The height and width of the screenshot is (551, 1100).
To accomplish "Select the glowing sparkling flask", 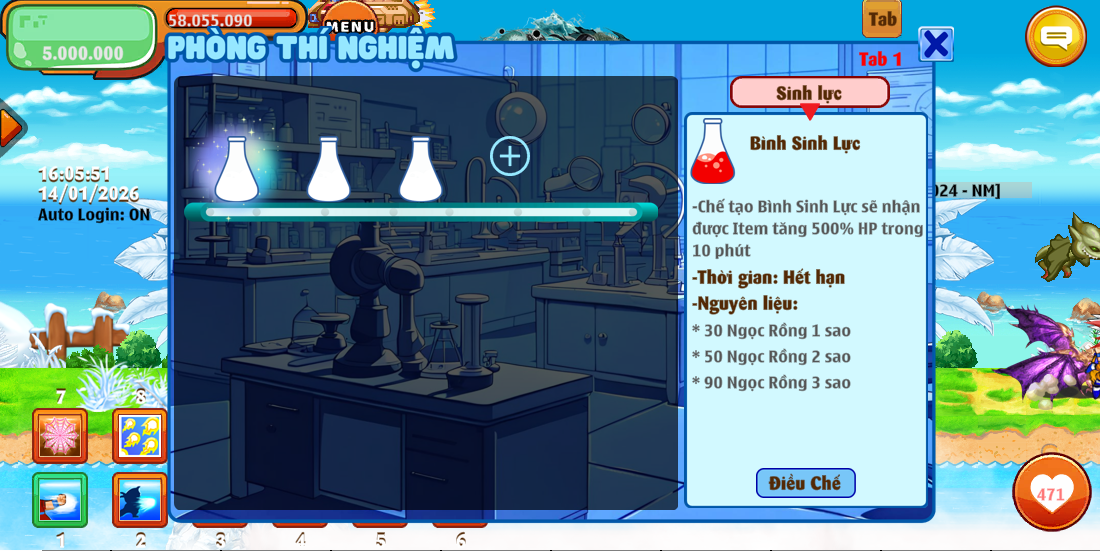I will [237, 168].
